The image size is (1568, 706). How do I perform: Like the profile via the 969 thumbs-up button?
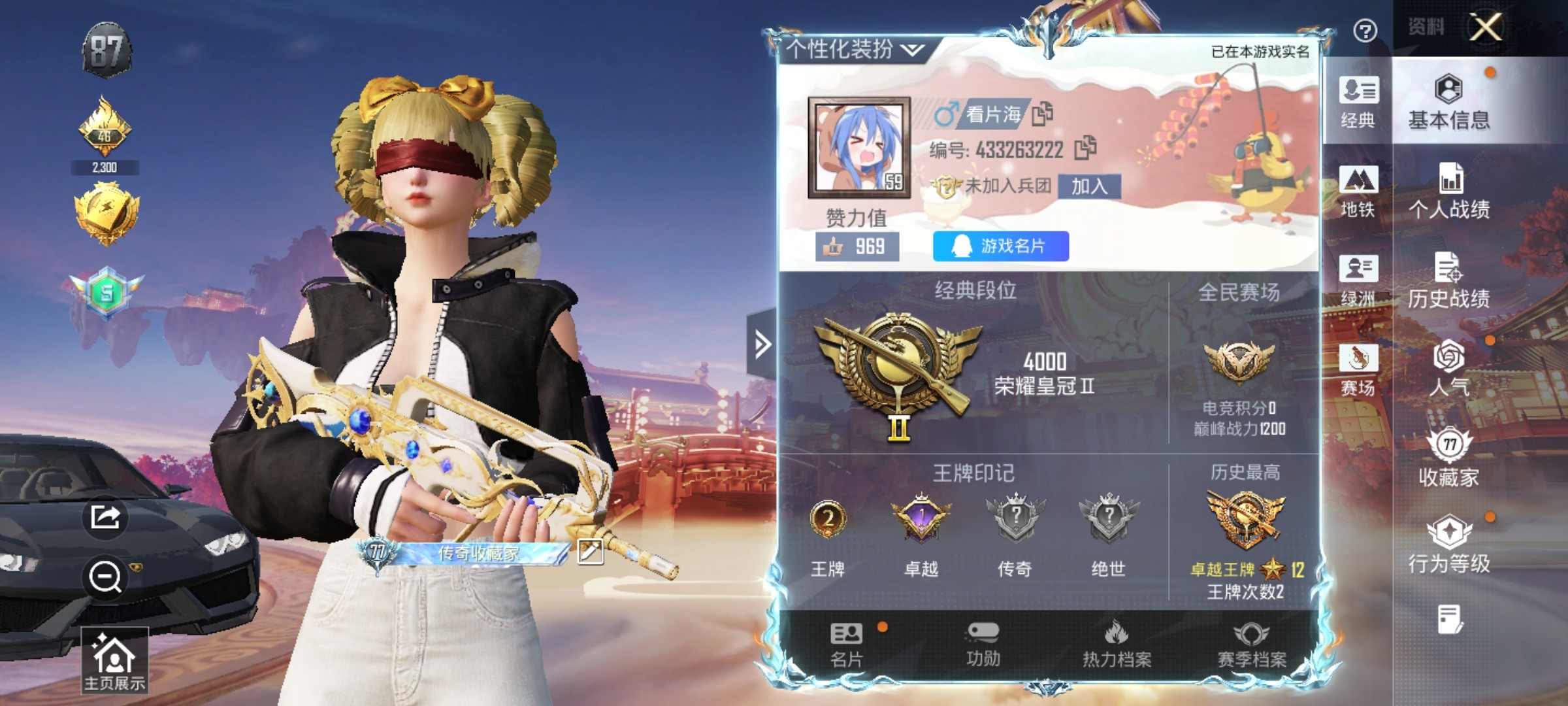(x=857, y=246)
